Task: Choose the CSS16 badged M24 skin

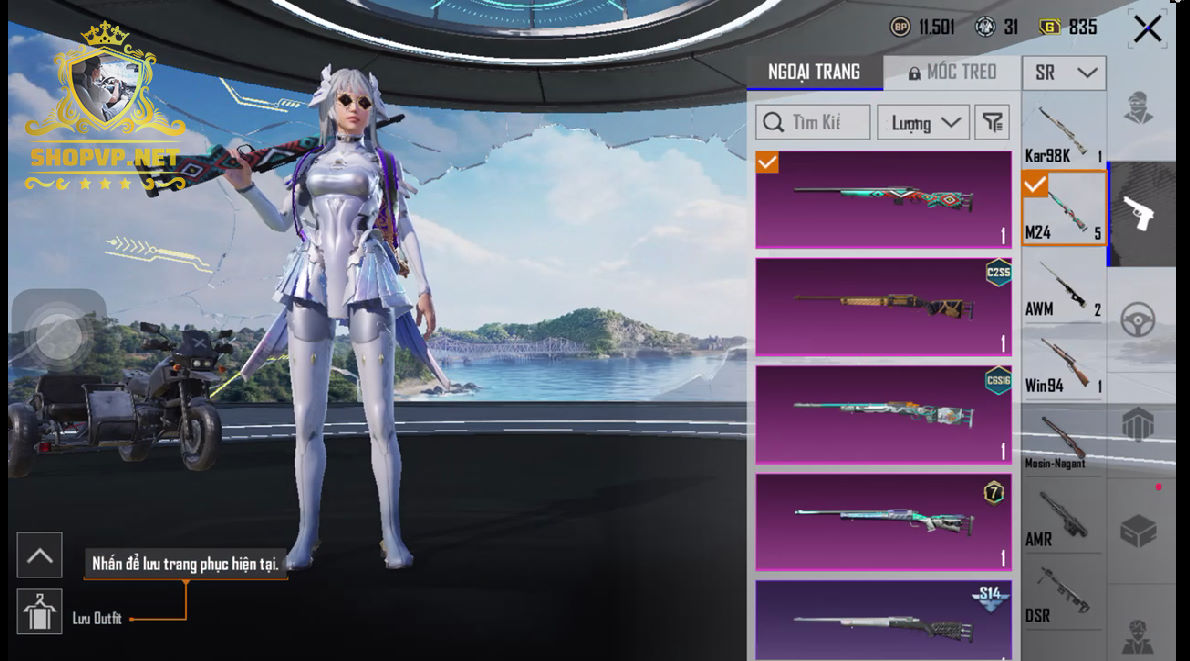Action: 883,414
